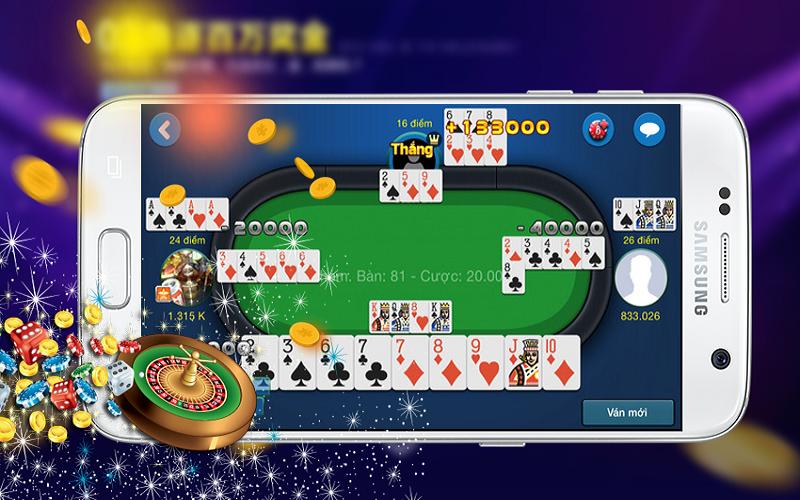Tap the red dice chip icon
The width and height of the screenshot is (800, 500).
point(598,129)
